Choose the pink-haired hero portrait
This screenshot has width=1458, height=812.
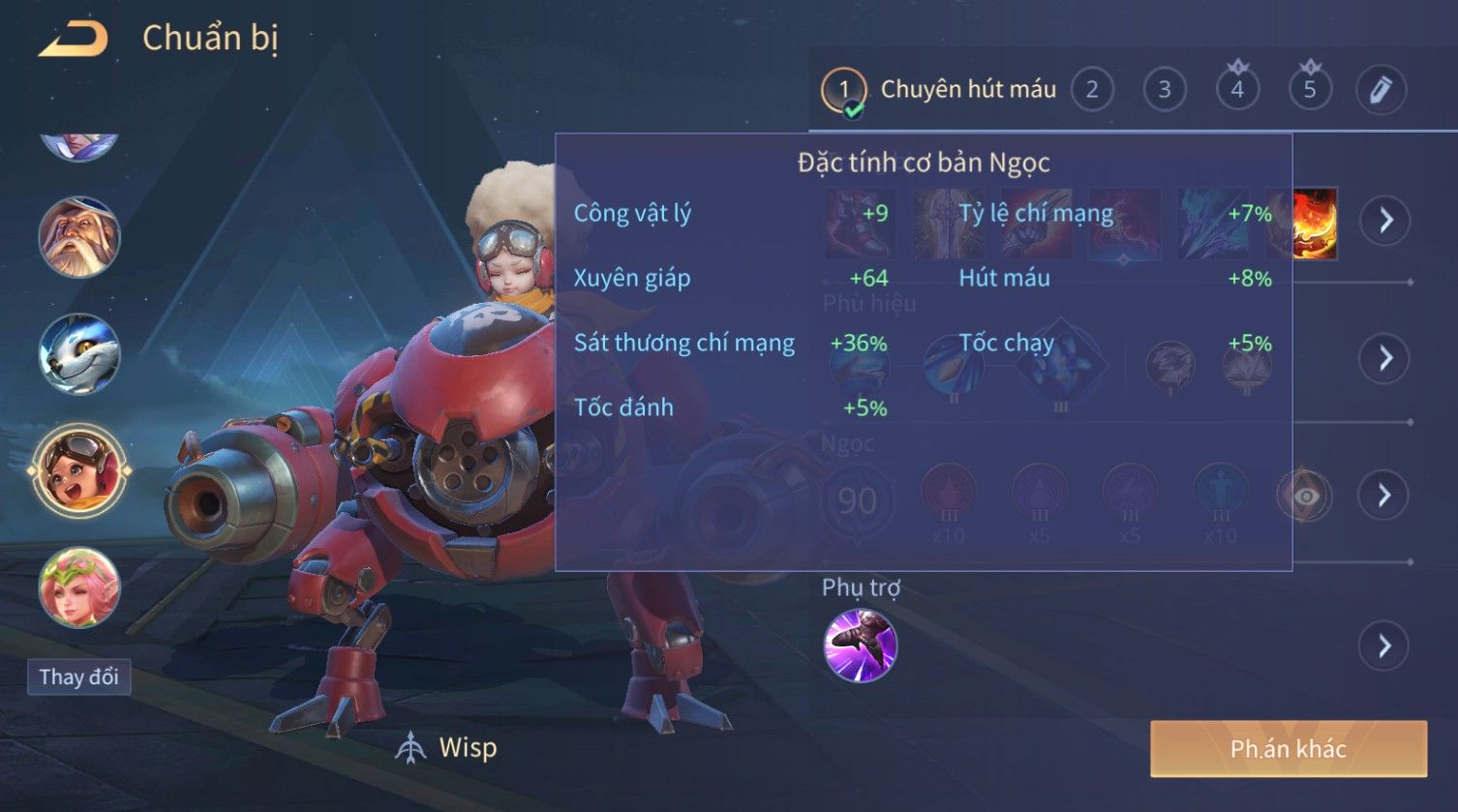tap(79, 587)
